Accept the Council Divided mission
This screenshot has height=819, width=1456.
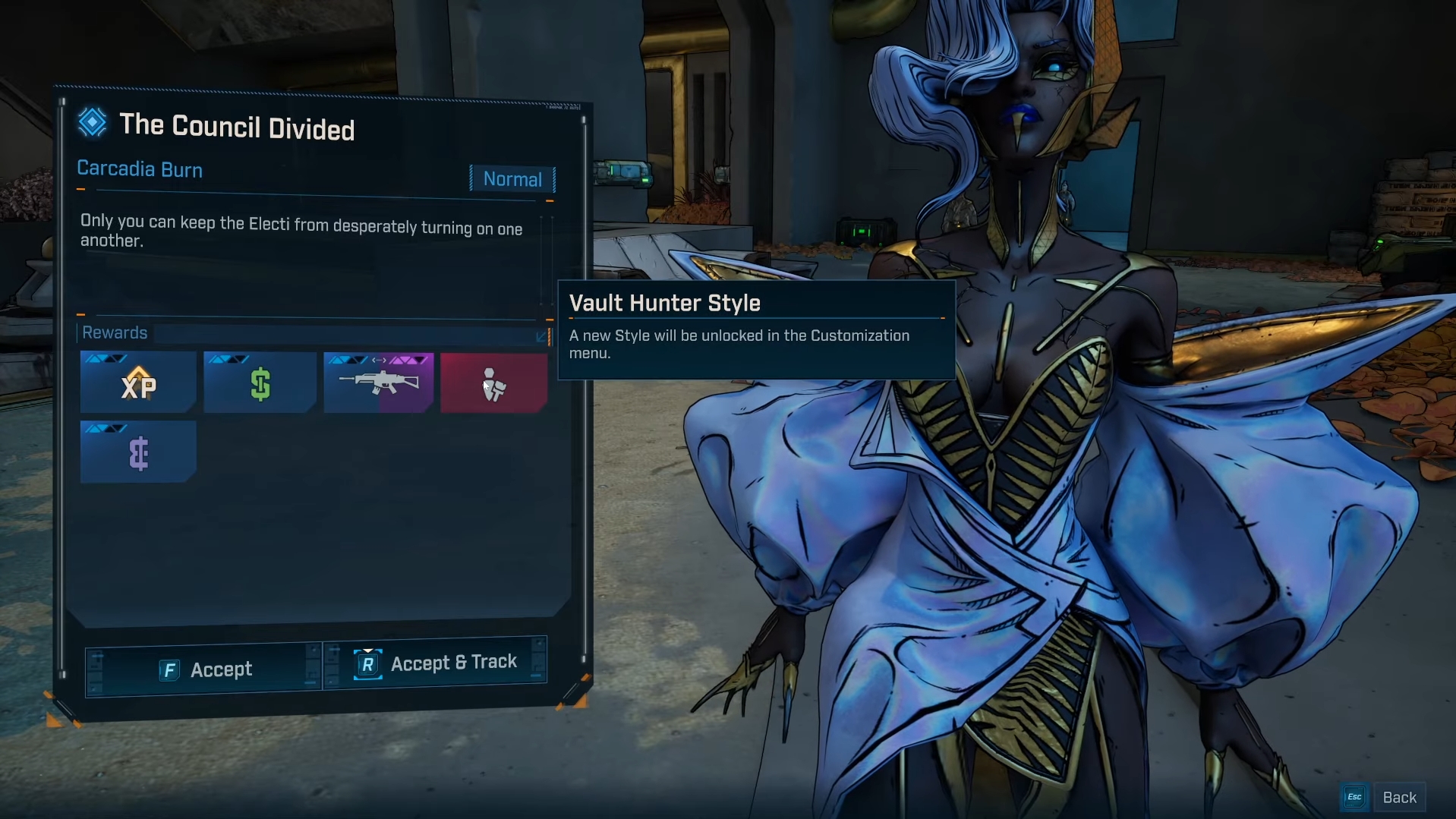pyautogui.click(x=203, y=669)
